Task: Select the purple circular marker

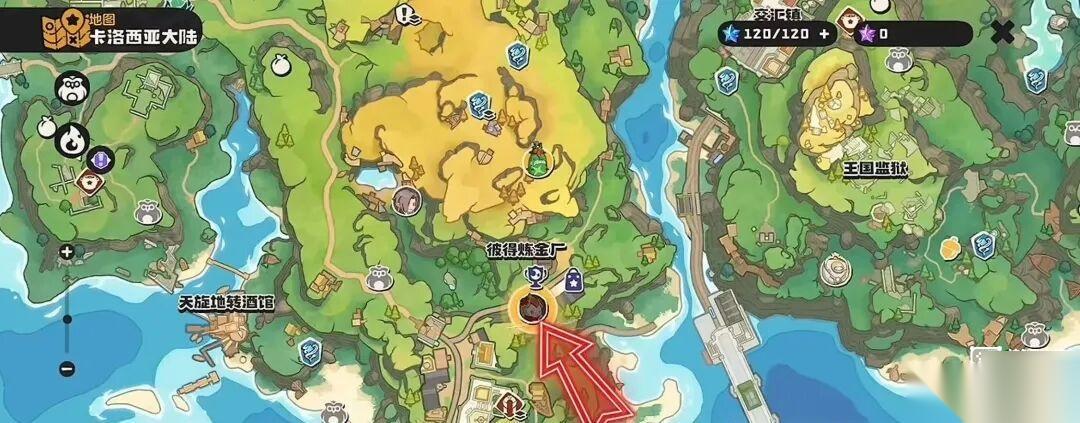Action: coord(101,158)
